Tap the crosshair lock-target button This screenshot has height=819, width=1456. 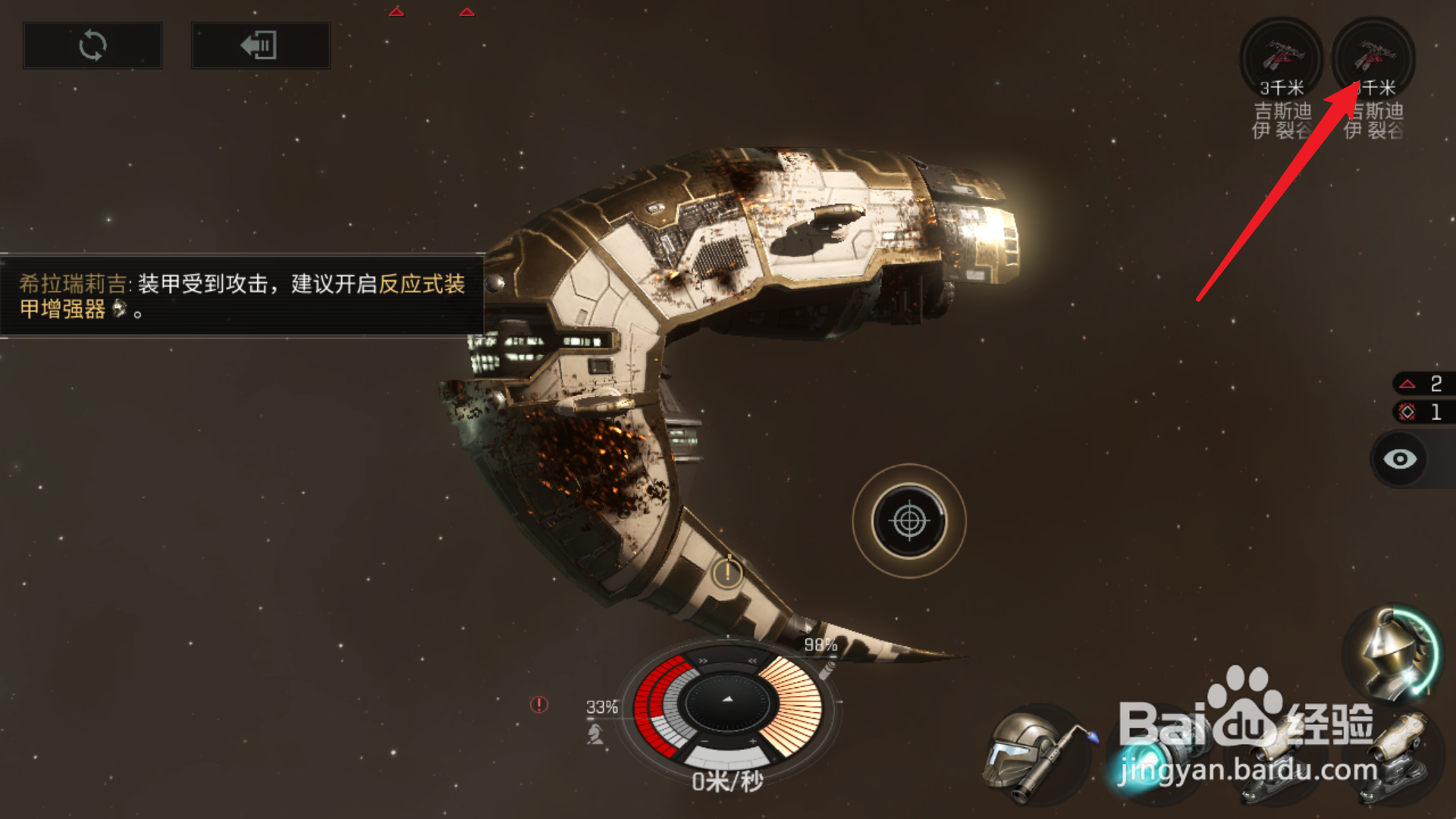click(x=909, y=521)
